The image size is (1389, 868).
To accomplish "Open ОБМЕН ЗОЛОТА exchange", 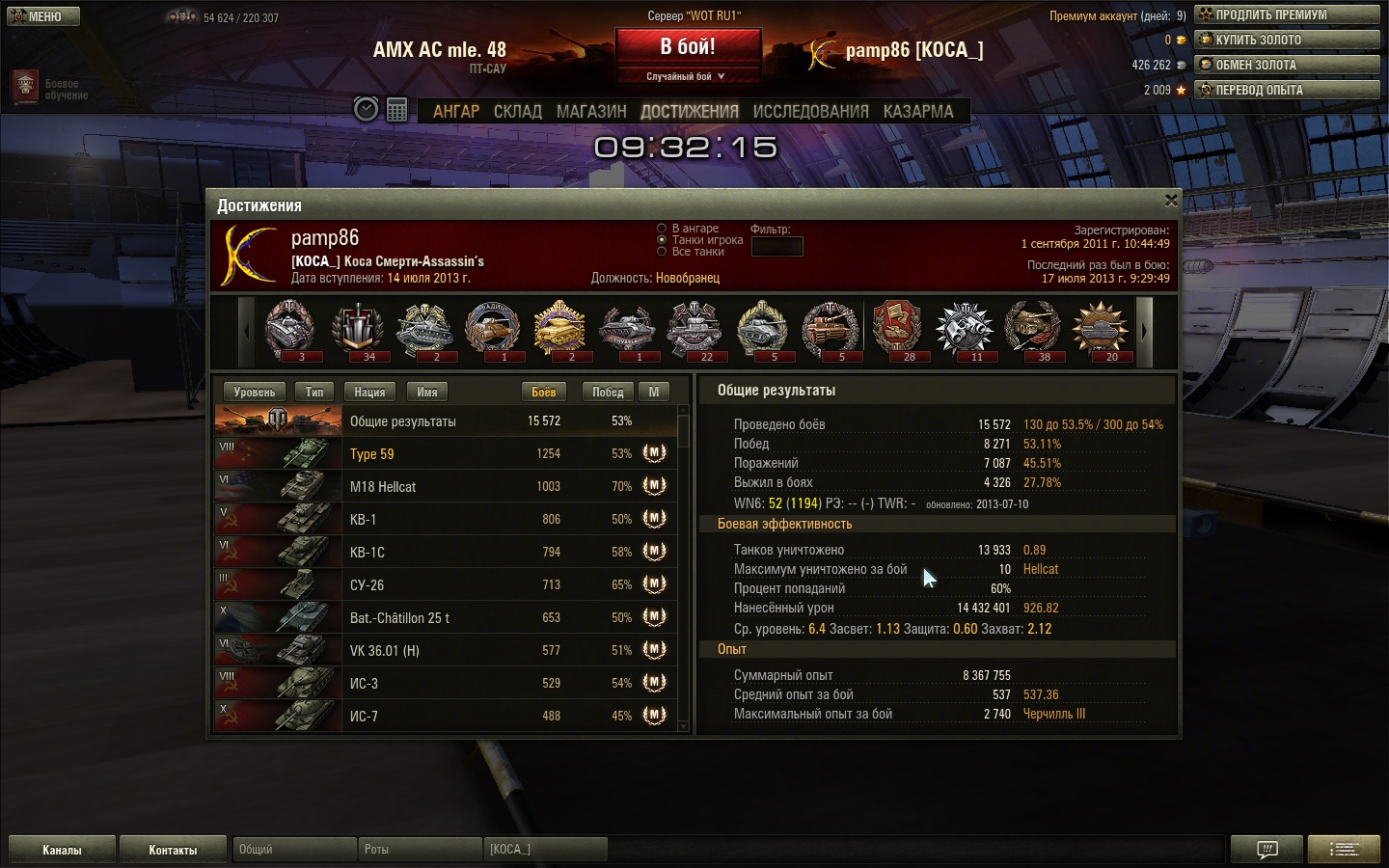I will coord(1287,65).
